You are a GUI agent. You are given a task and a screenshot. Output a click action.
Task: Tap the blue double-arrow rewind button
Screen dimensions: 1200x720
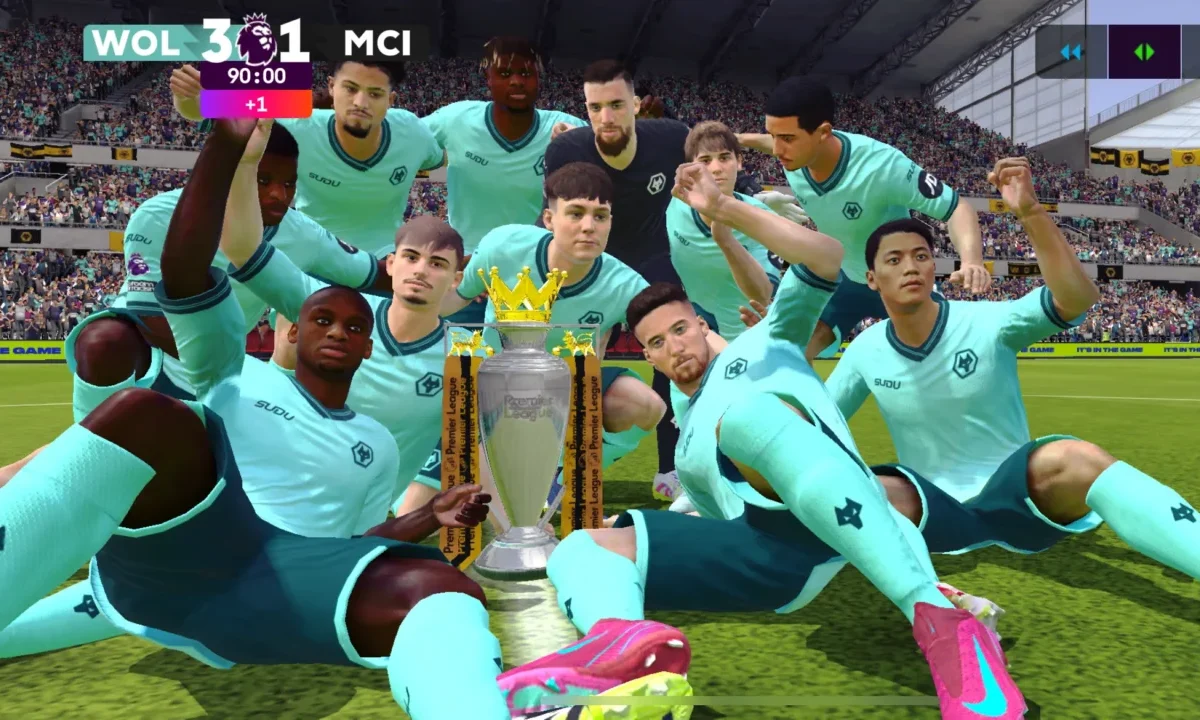pos(1071,52)
